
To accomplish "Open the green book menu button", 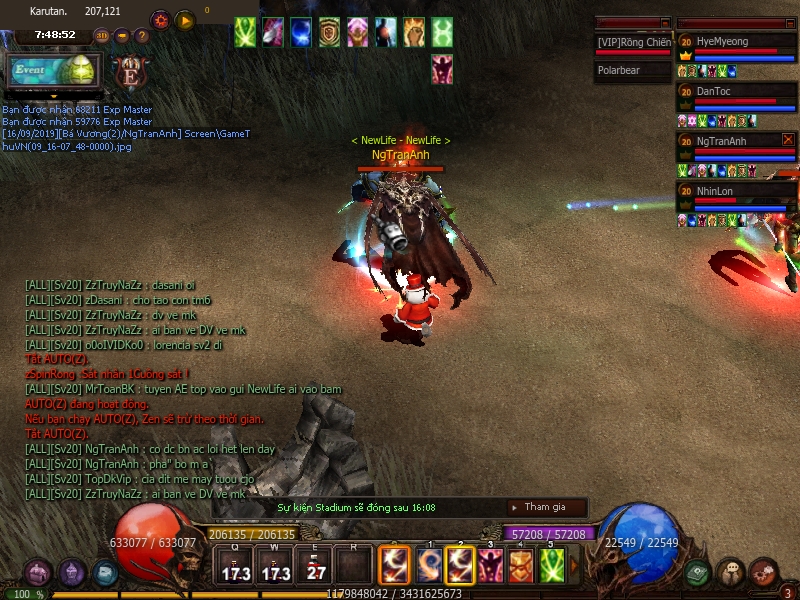I will click(698, 572).
